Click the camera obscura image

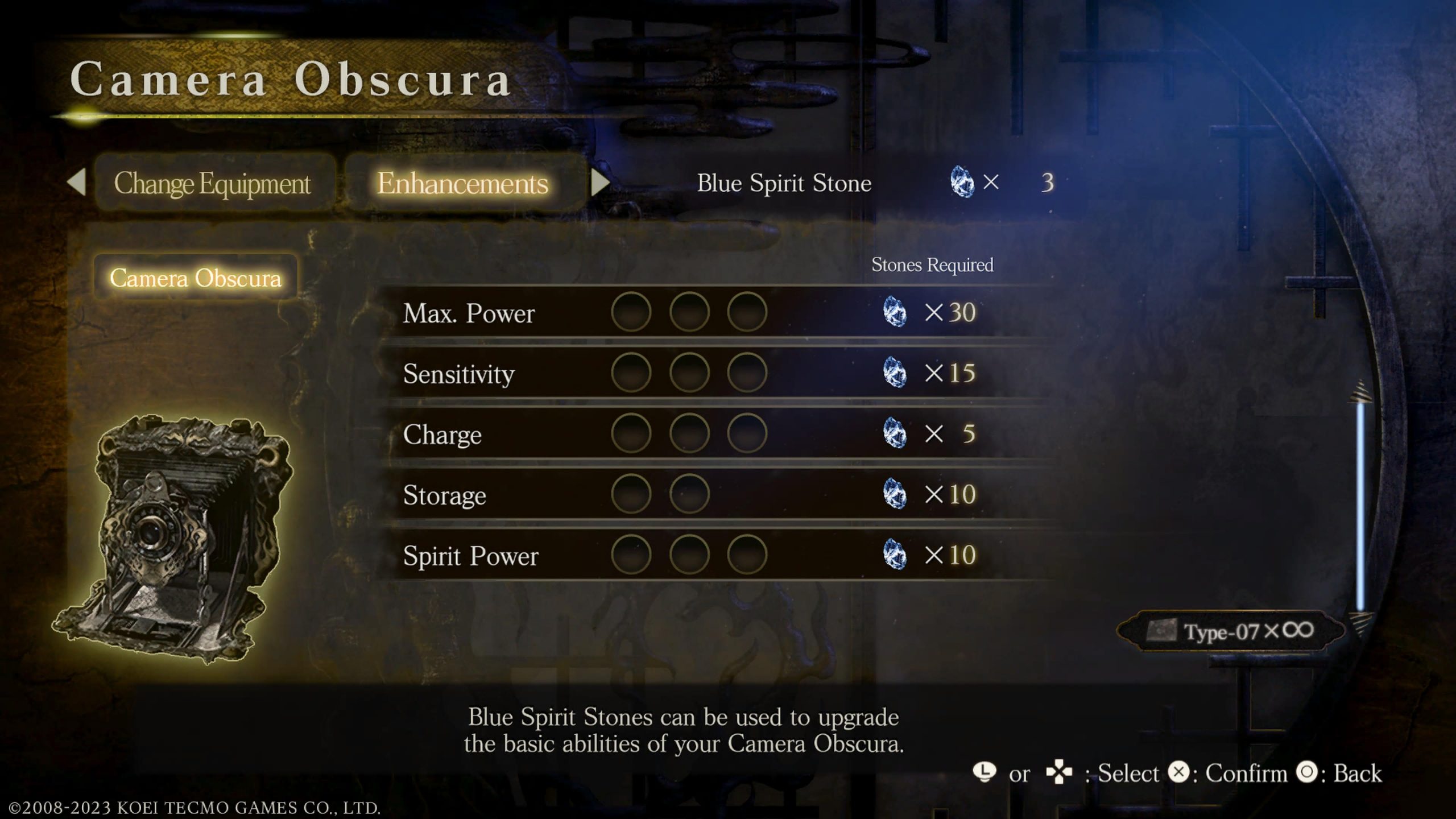173,537
